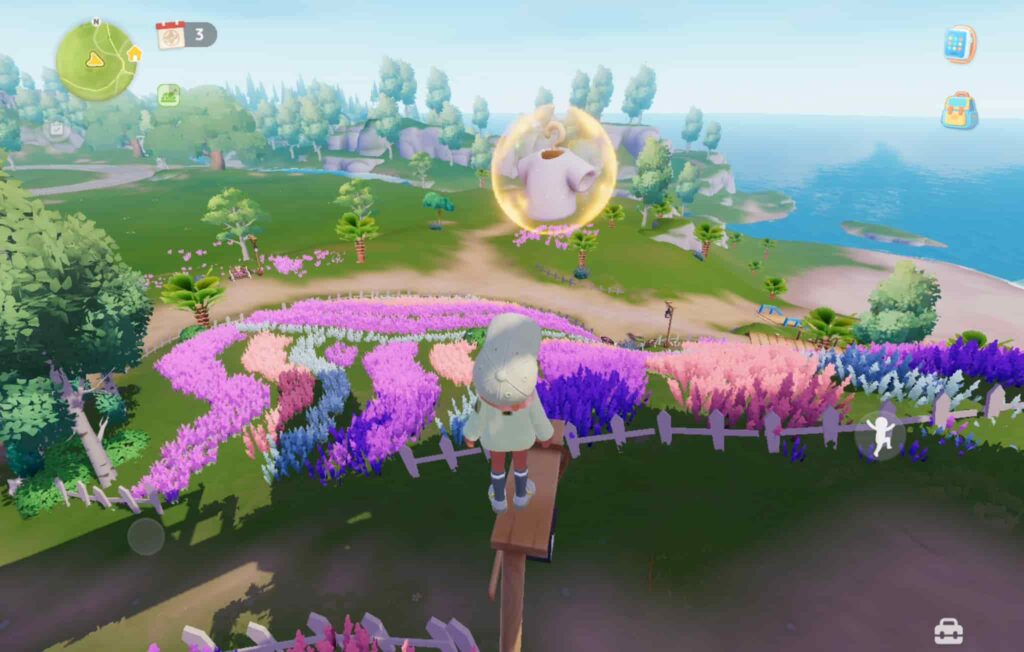Open the blue smartwatch menu
The image size is (1024, 652).
coord(959,45)
